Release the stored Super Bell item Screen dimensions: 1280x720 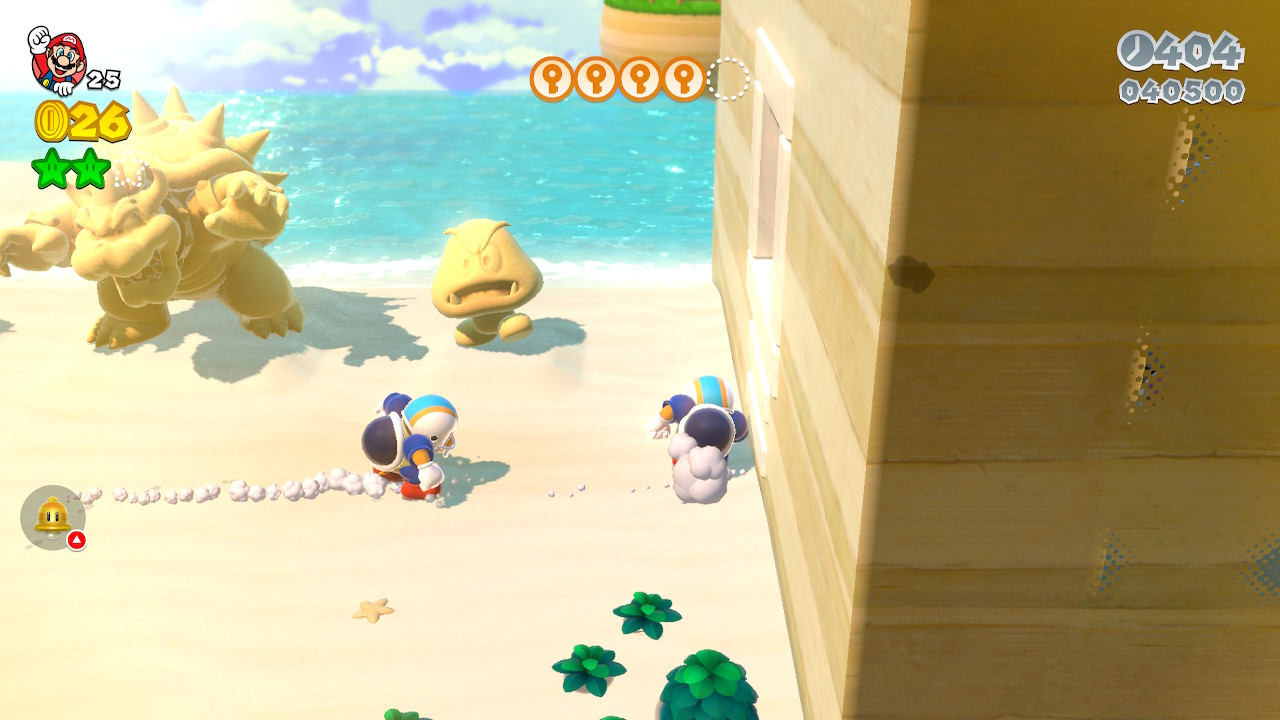53,517
